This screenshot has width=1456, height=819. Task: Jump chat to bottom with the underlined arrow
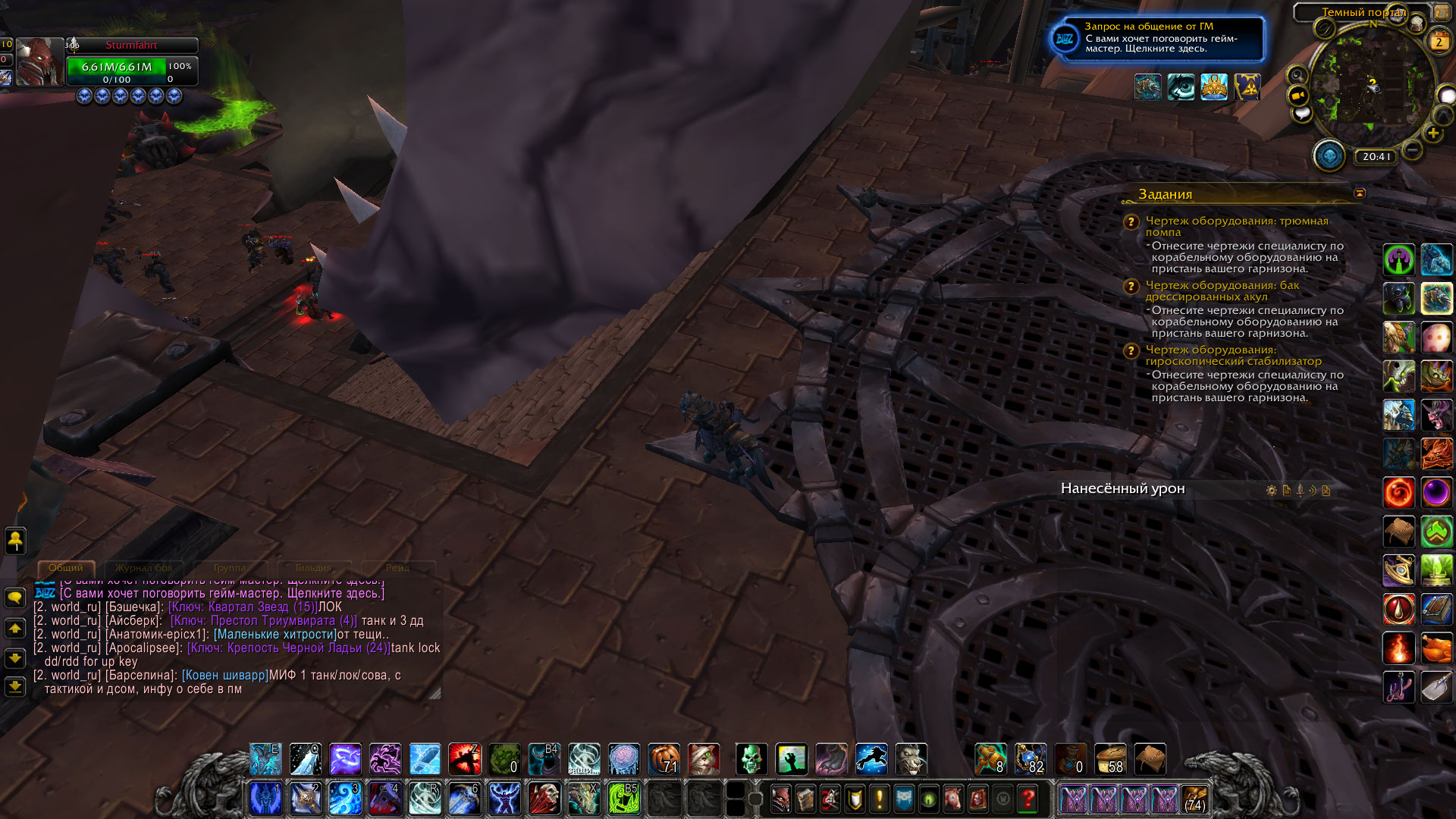(x=14, y=687)
